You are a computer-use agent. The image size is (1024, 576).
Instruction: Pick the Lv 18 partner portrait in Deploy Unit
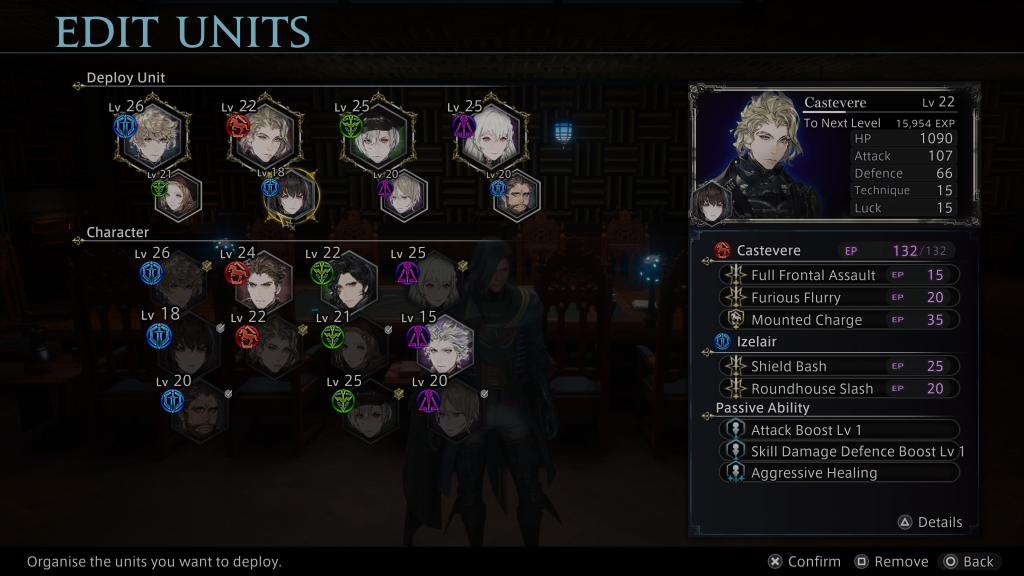coord(290,196)
